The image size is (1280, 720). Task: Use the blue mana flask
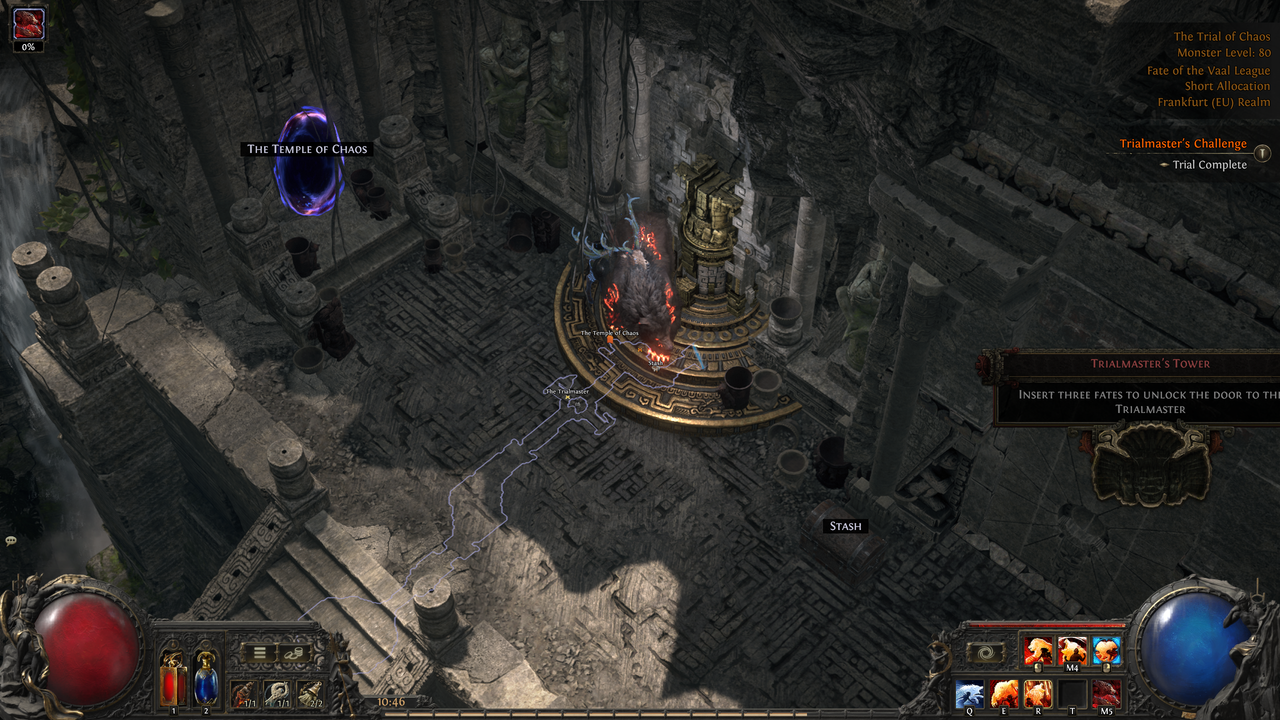[x=205, y=682]
